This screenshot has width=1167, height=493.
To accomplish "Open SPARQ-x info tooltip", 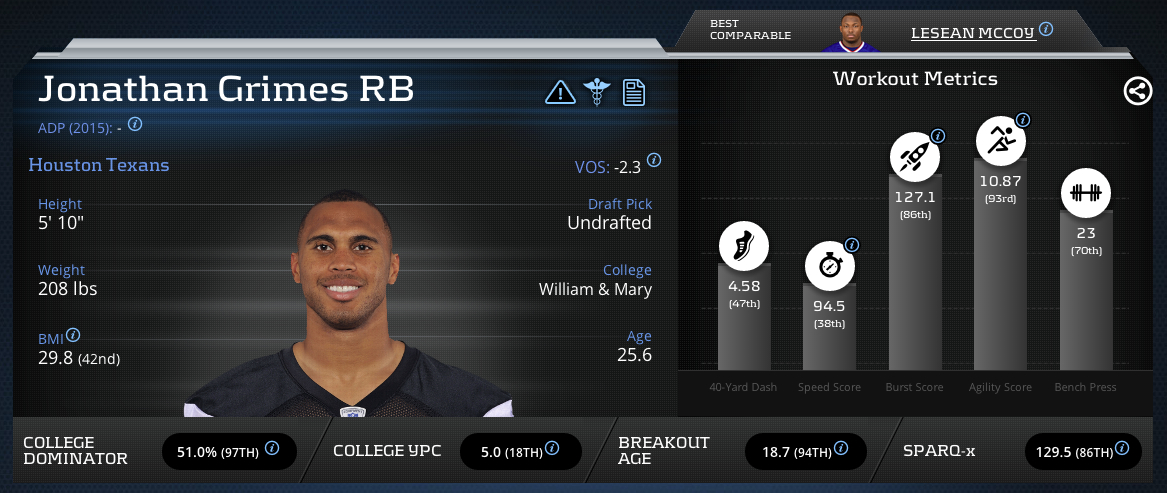I will [1126, 449].
